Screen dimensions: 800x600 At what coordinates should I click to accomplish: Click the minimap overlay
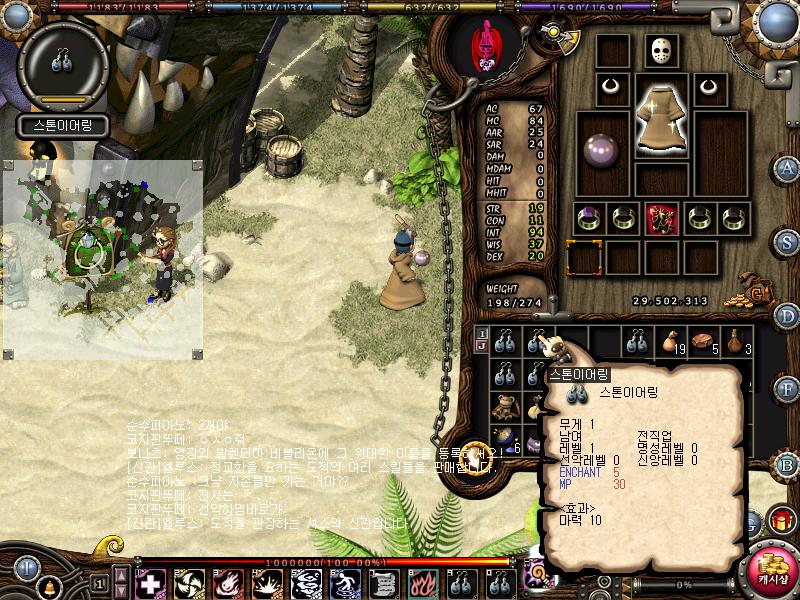coord(103,258)
